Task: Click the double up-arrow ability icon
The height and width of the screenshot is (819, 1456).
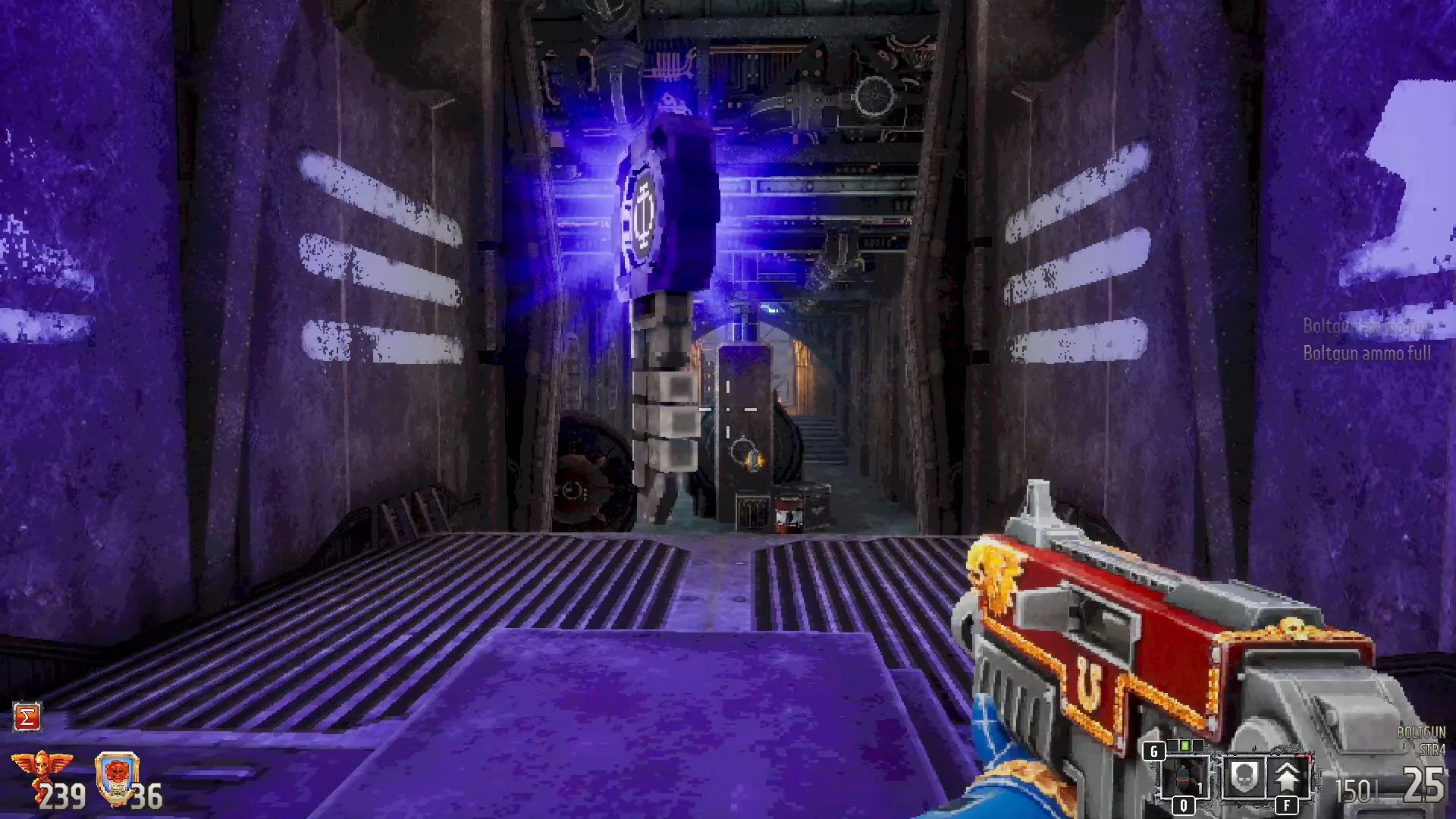Action: 1287,777
